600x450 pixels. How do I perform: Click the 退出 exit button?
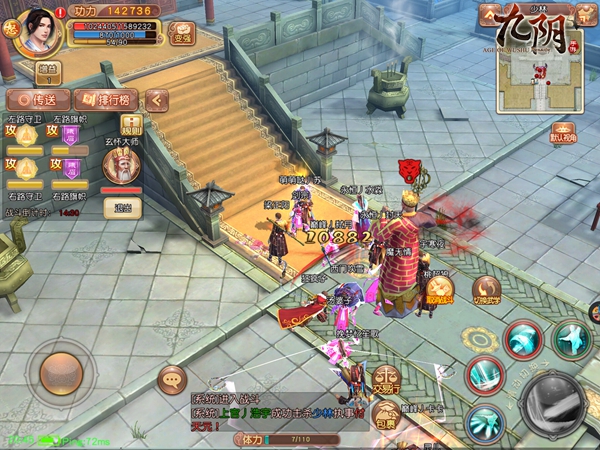[x=124, y=208]
